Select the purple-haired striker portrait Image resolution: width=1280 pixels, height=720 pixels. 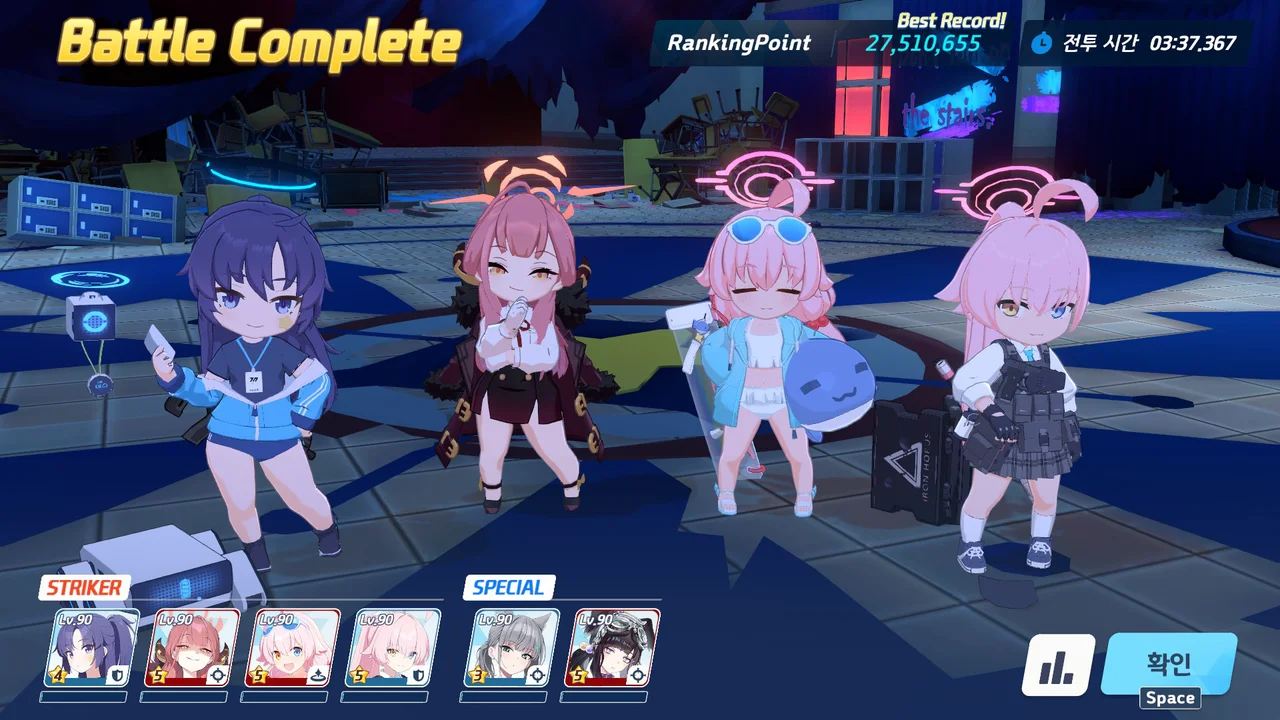tap(95, 647)
